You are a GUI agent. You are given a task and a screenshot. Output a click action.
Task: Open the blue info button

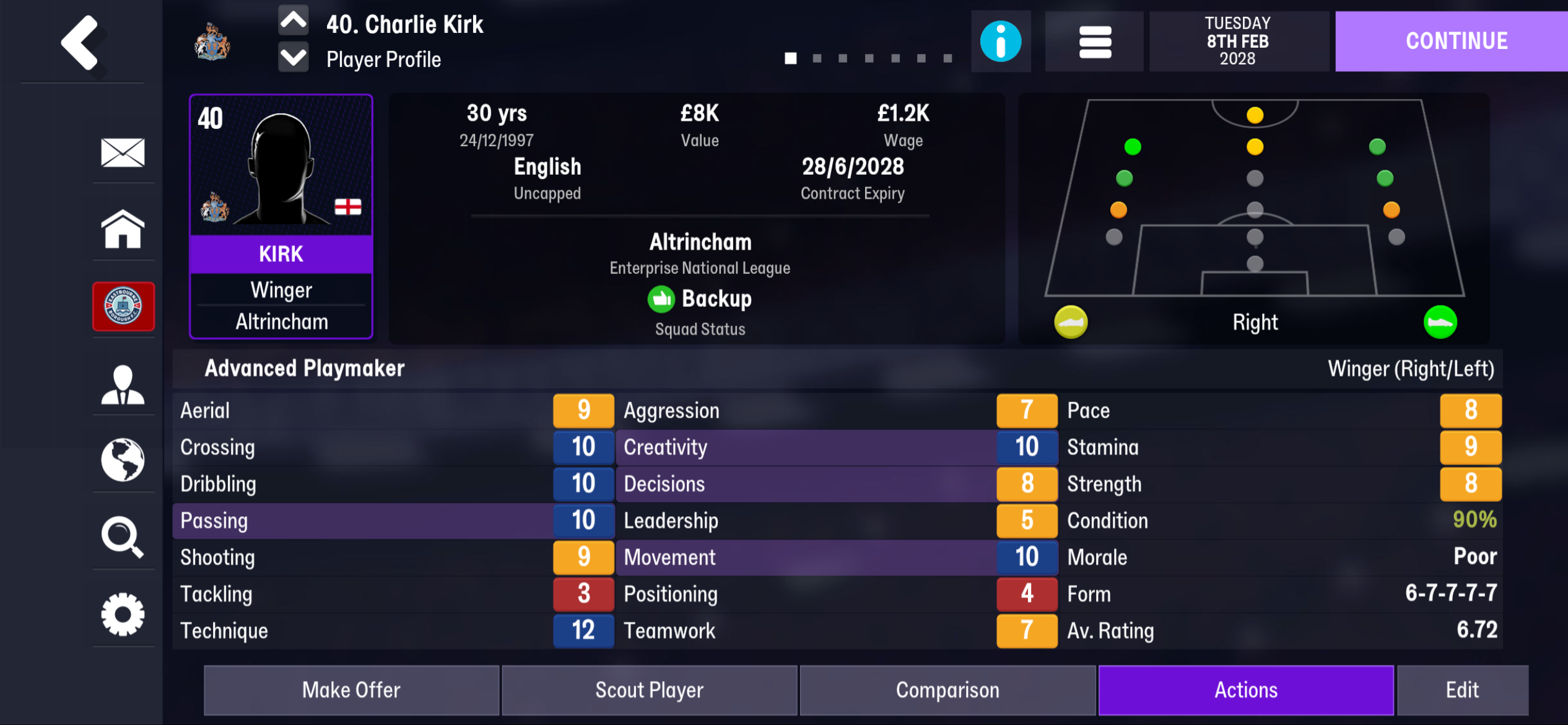[x=1000, y=42]
